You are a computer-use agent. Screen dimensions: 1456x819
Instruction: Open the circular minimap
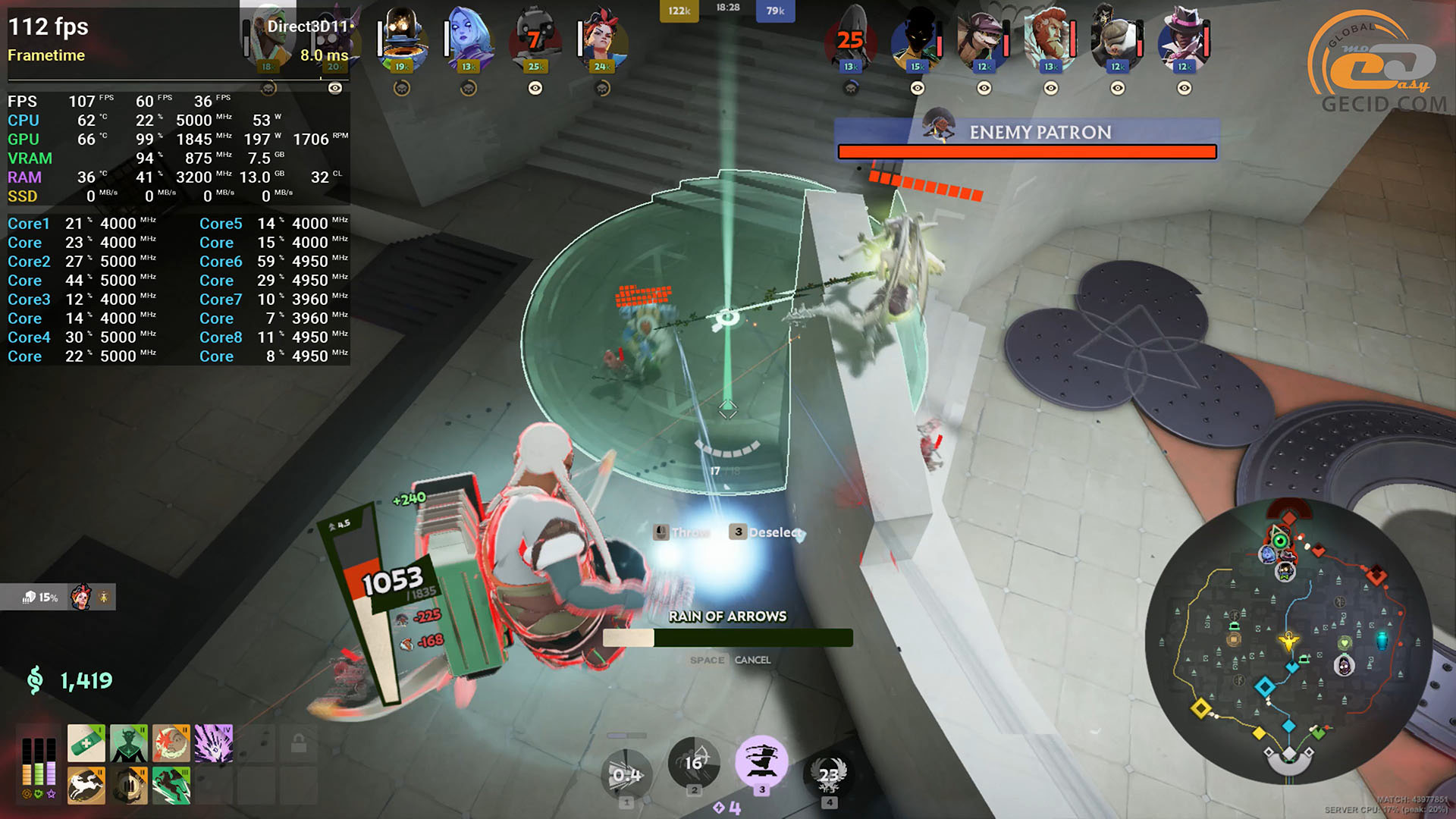coord(1288,641)
